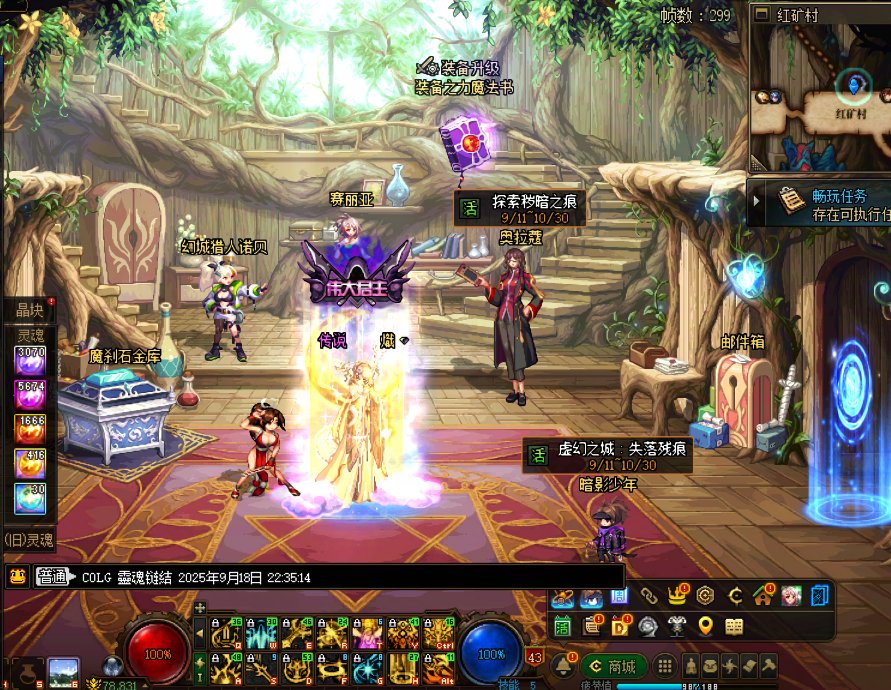
Task: Open the house icon with alert badge
Action: [763, 597]
